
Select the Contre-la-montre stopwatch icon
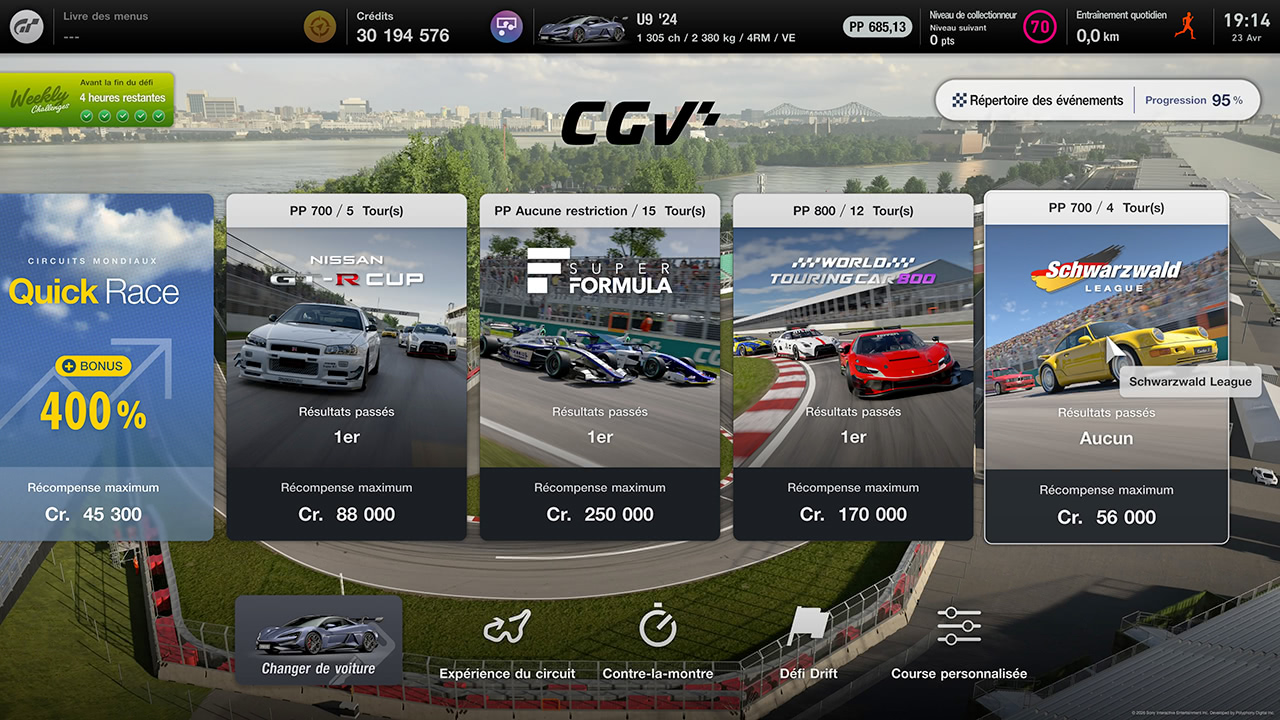(656, 625)
